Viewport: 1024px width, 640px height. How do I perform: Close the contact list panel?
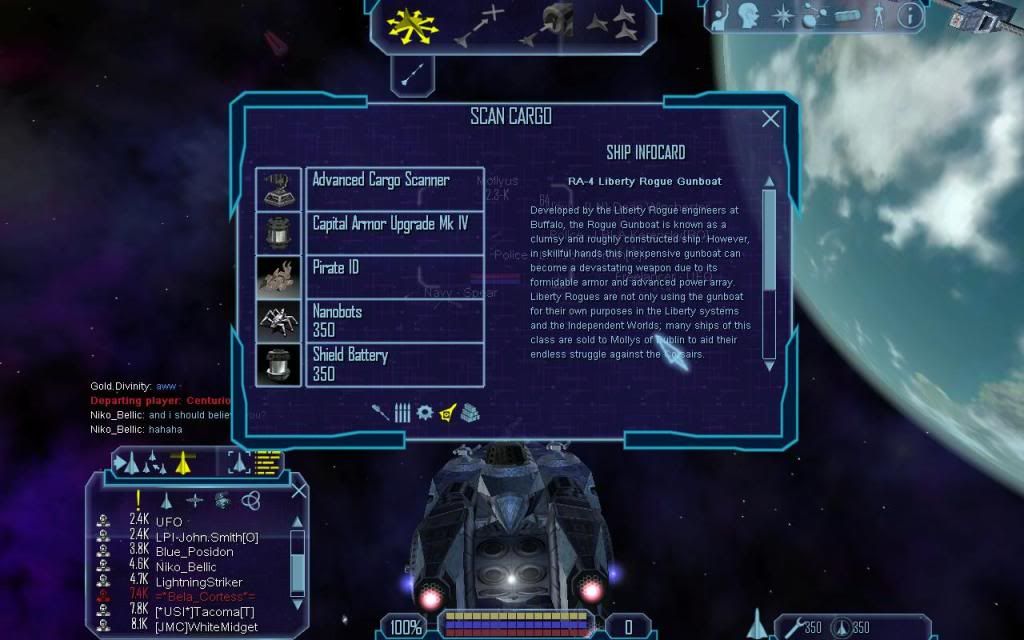(298, 491)
